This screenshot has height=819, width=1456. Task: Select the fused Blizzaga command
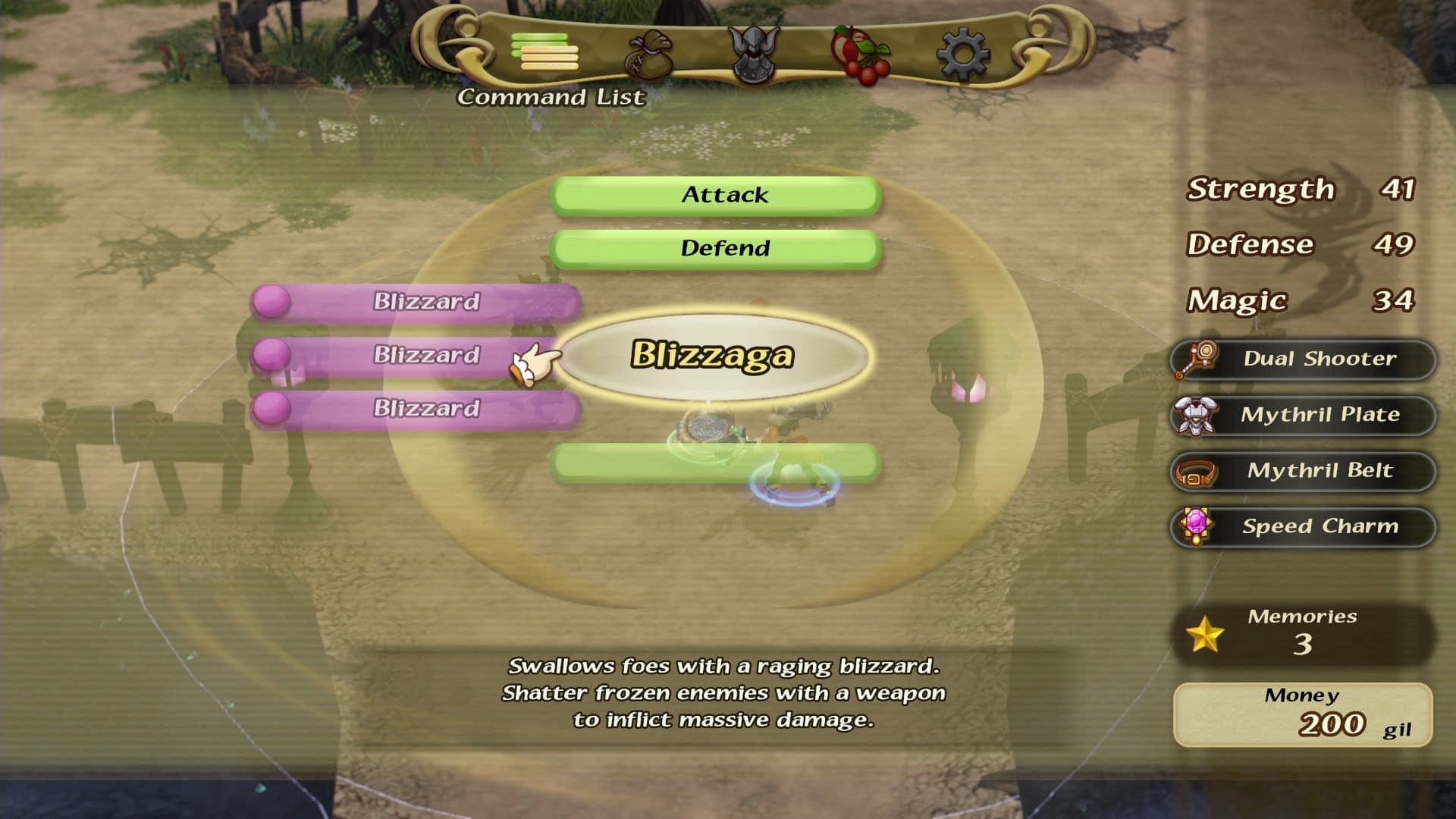pyautogui.click(x=713, y=356)
